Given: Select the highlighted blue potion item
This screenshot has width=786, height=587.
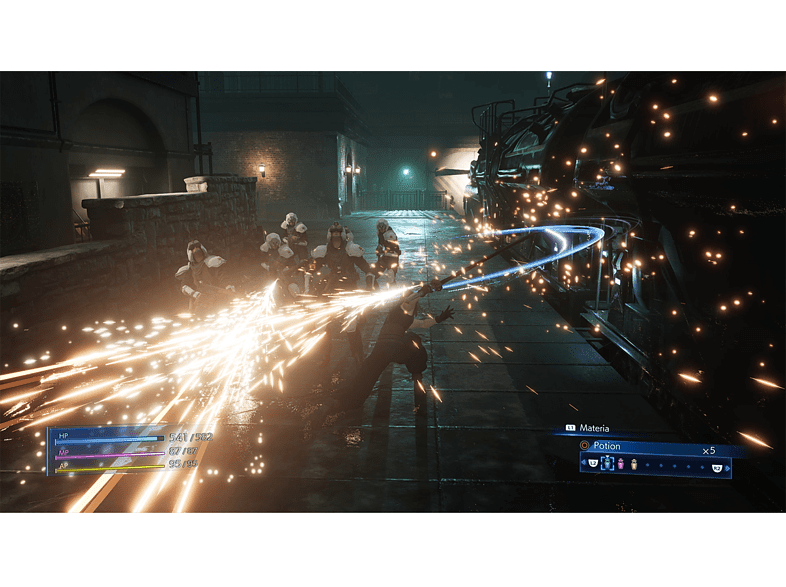Looking at the screenshot, I should click(606, 464).
